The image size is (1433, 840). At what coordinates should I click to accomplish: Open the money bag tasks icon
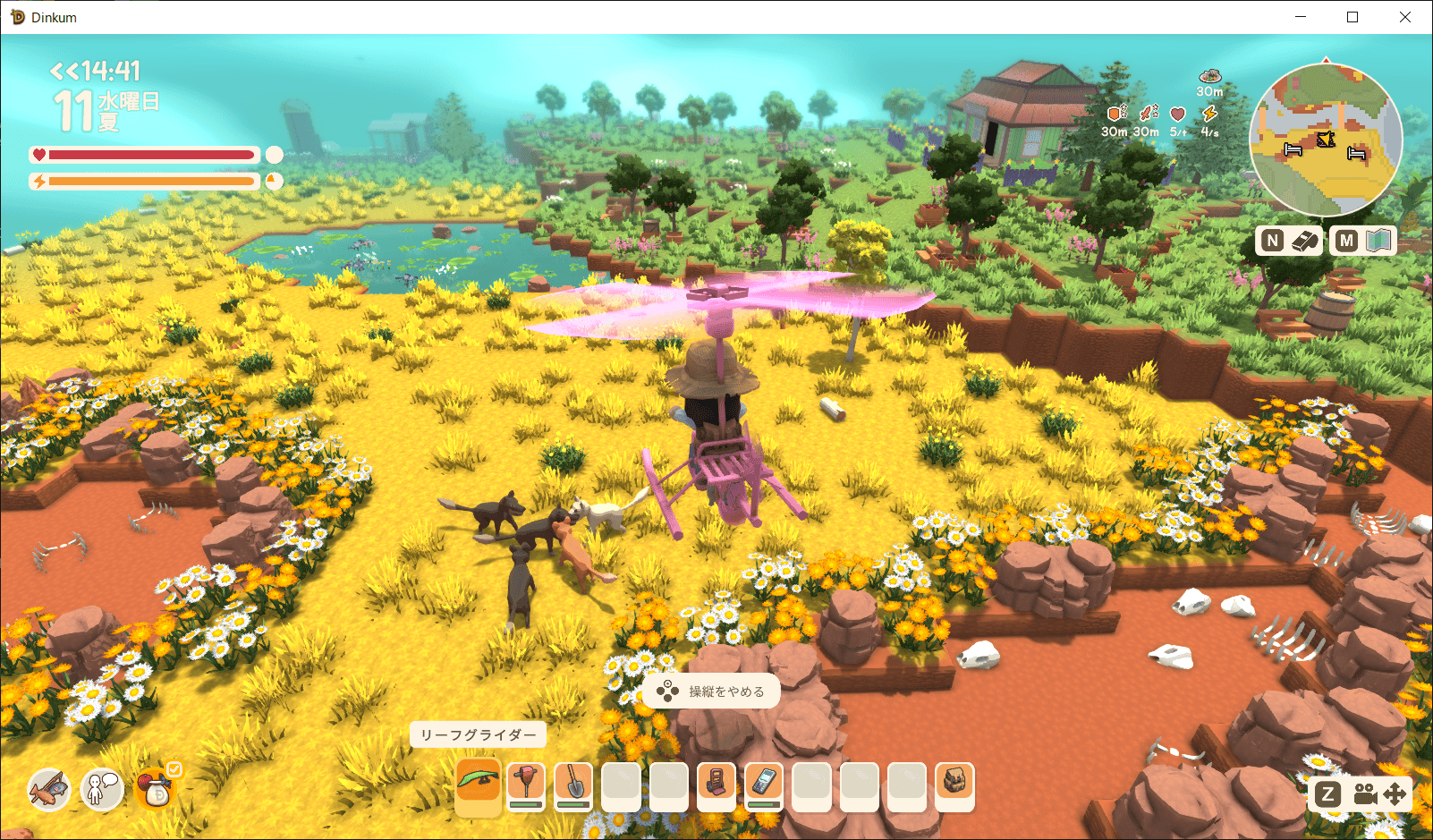coord(157,789)
